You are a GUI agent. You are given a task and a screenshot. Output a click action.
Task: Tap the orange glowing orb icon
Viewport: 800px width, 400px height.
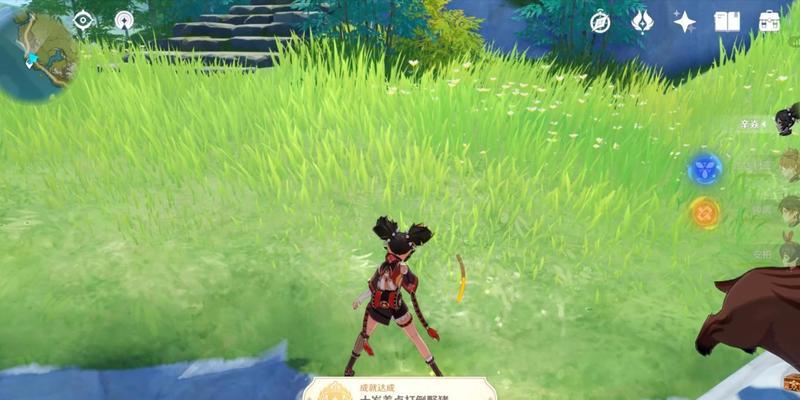(x=705, y=212)
